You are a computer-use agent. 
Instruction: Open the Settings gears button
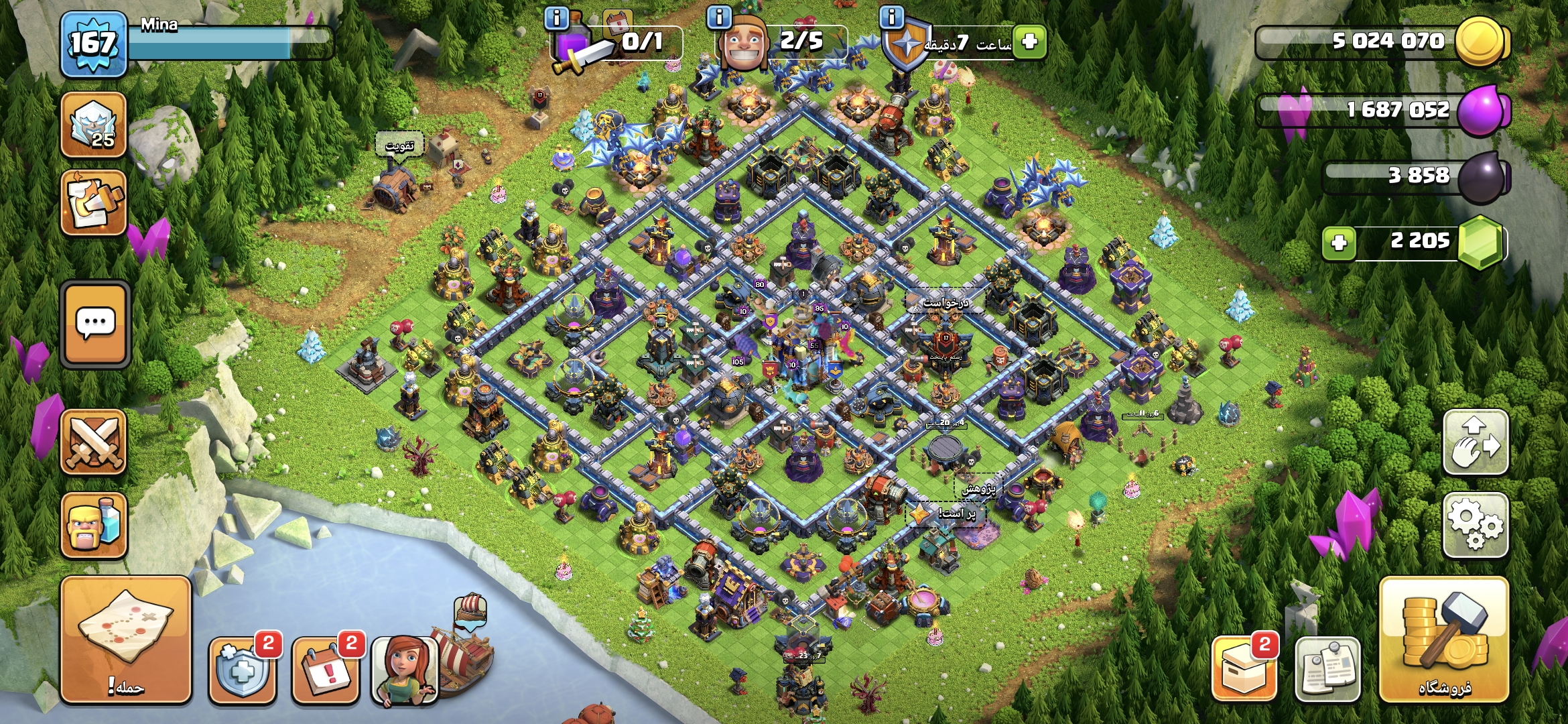1476,525
